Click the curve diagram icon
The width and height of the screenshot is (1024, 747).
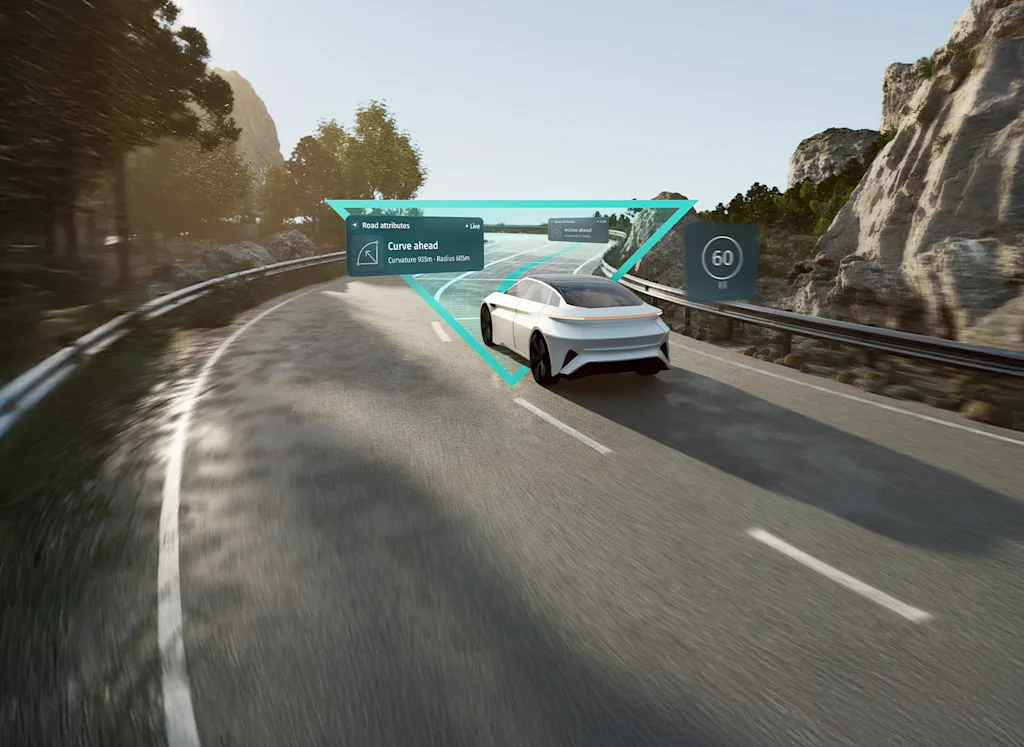pyautogui.click(x=368, y=253)
